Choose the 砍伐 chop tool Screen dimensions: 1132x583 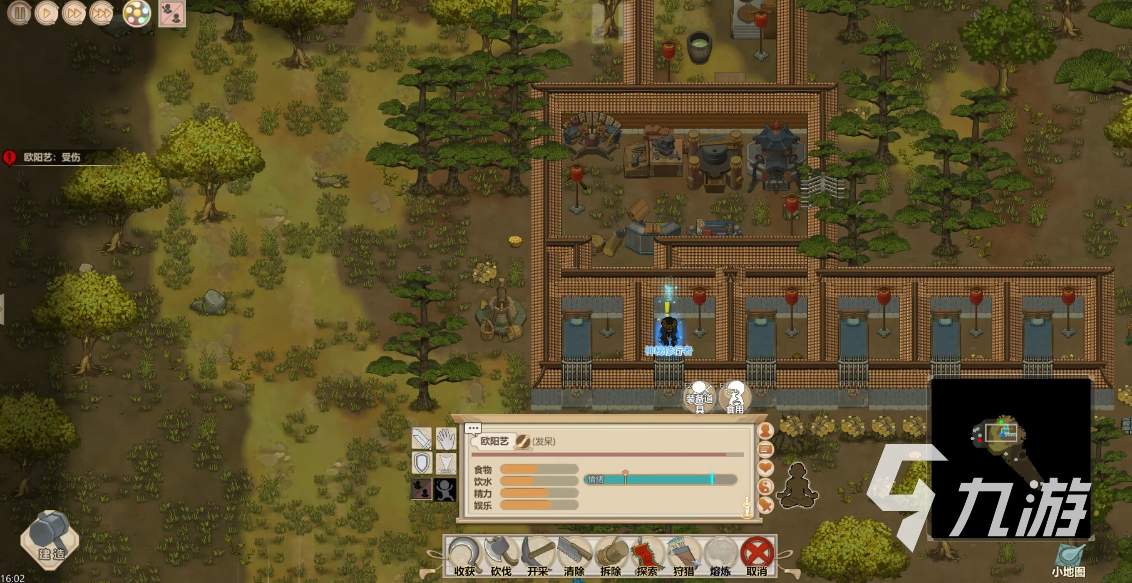[500, 555]
